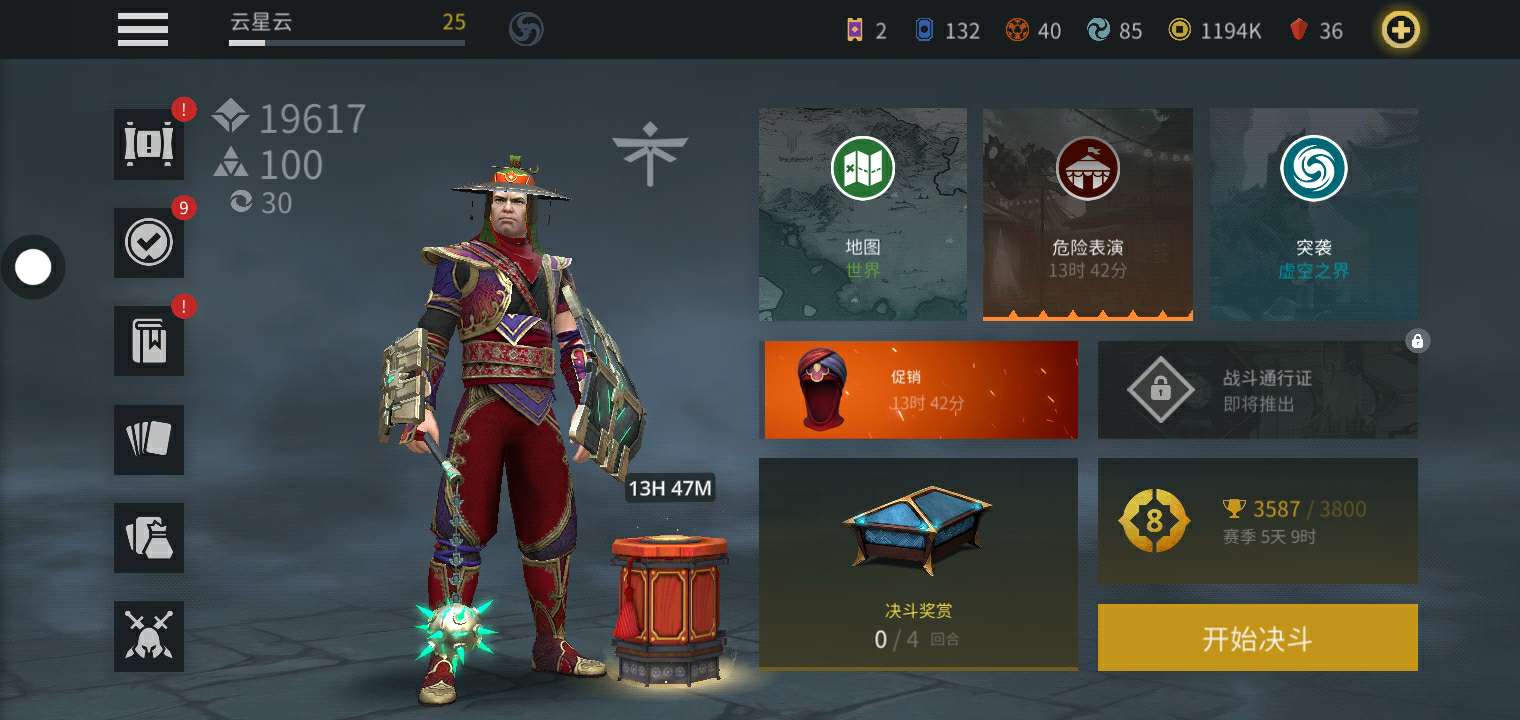
Task: Open the 决斗奖赏 duel reward chest panel
Action: coord(918,564)
